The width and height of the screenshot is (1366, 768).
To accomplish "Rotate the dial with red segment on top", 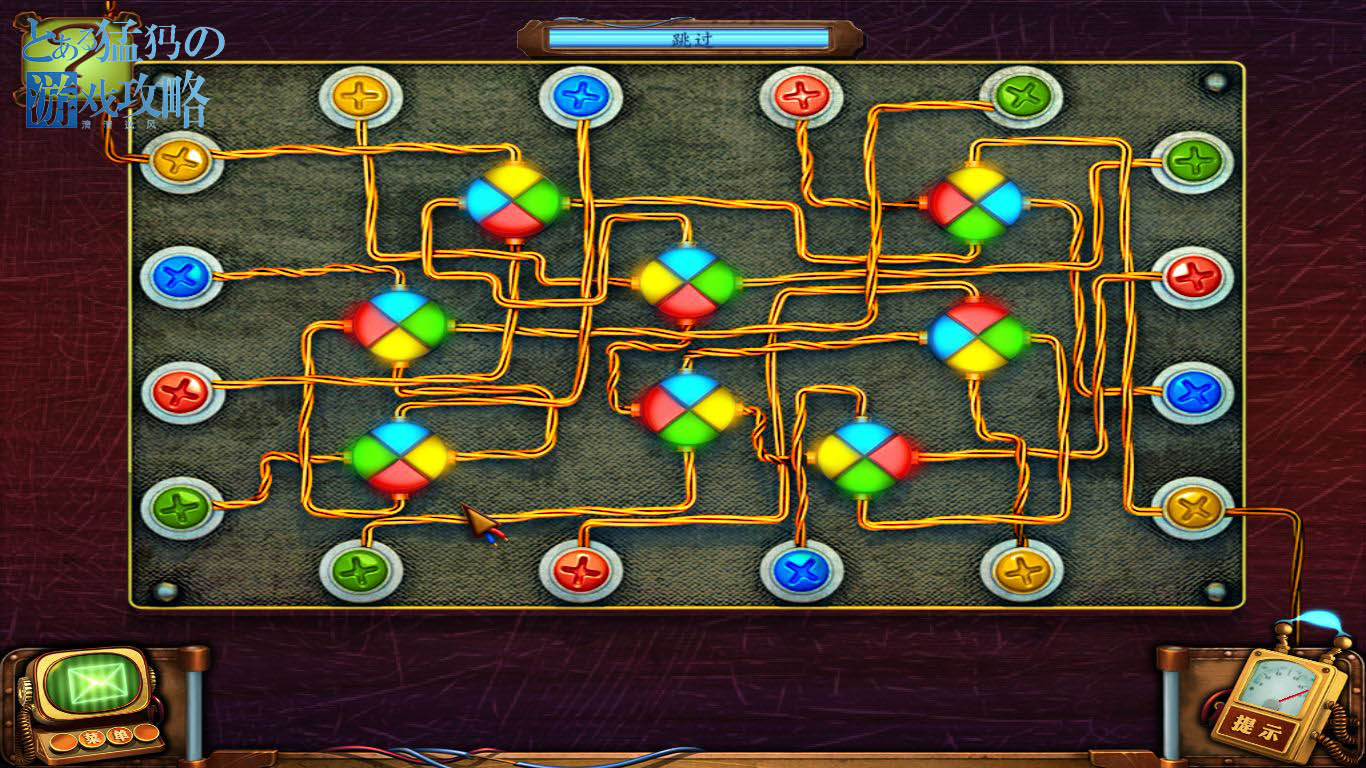I will click(x=977, y=337).
